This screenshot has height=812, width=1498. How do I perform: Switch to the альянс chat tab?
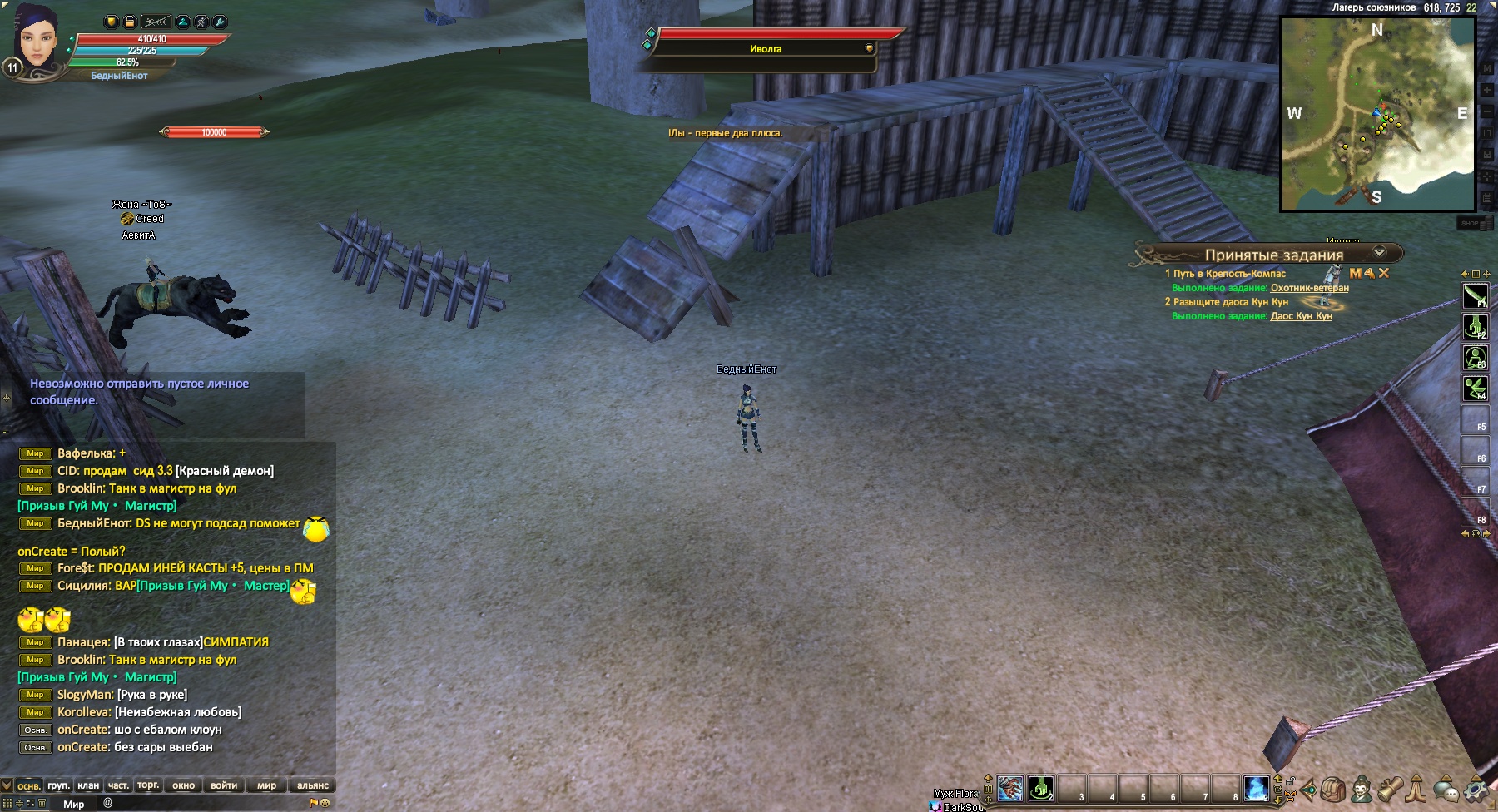click(x=313, y=785)
